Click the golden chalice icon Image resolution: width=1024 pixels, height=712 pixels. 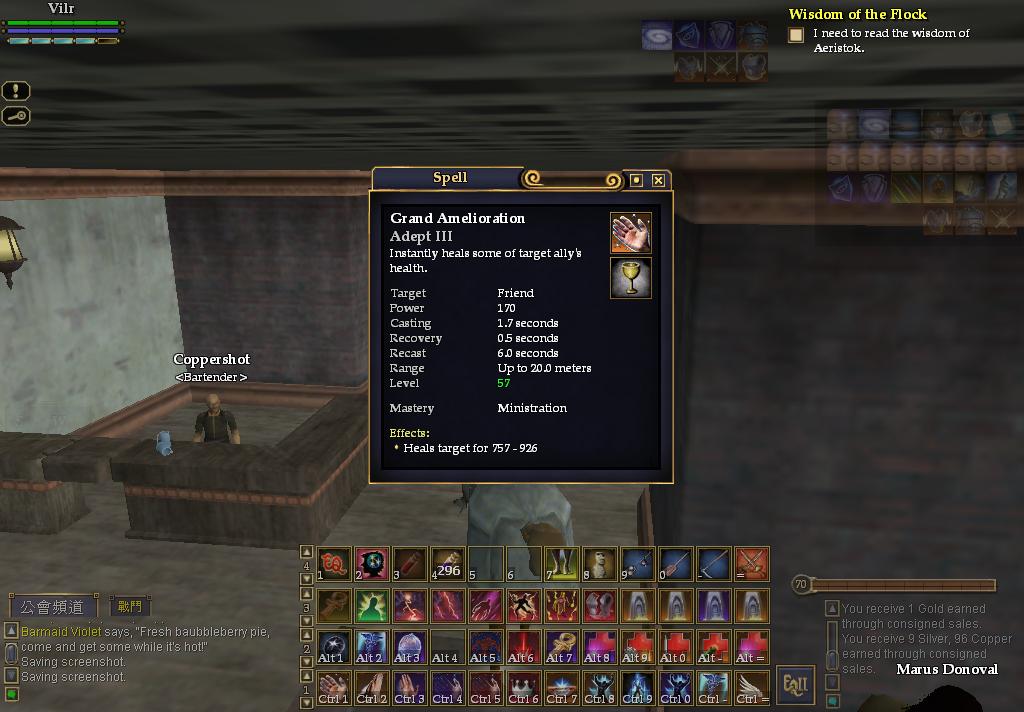click(631, 278)
